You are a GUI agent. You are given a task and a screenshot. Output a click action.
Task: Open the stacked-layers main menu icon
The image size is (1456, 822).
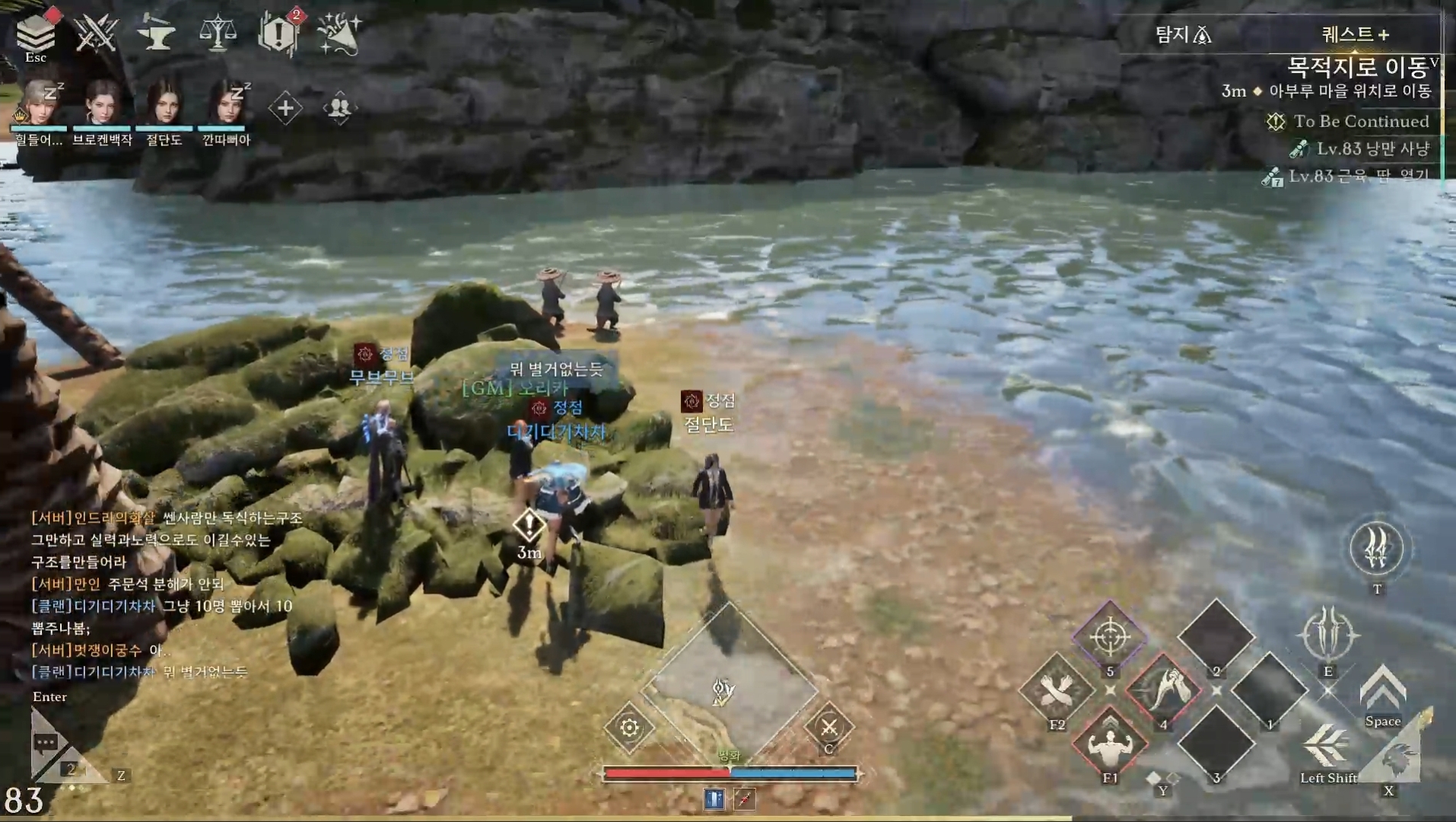coord(35,32)
